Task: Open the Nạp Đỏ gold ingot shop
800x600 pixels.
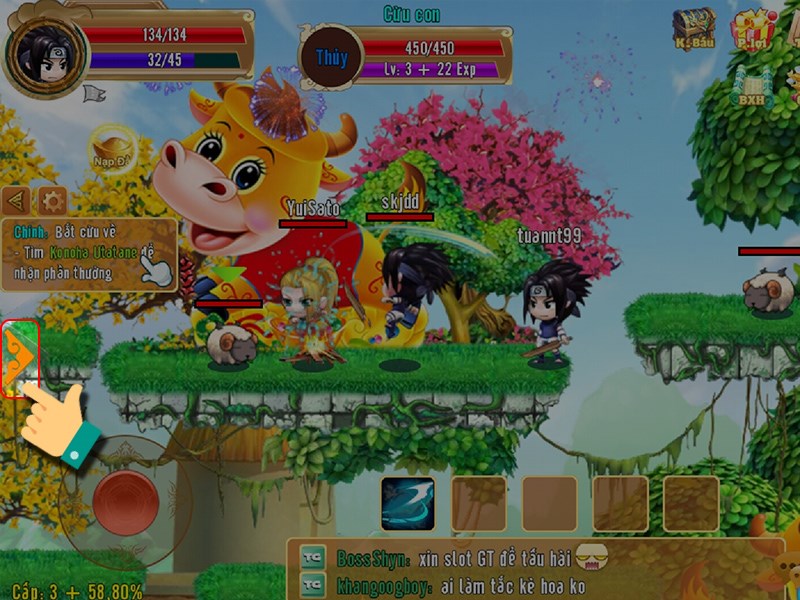Action: click(112, 147)
